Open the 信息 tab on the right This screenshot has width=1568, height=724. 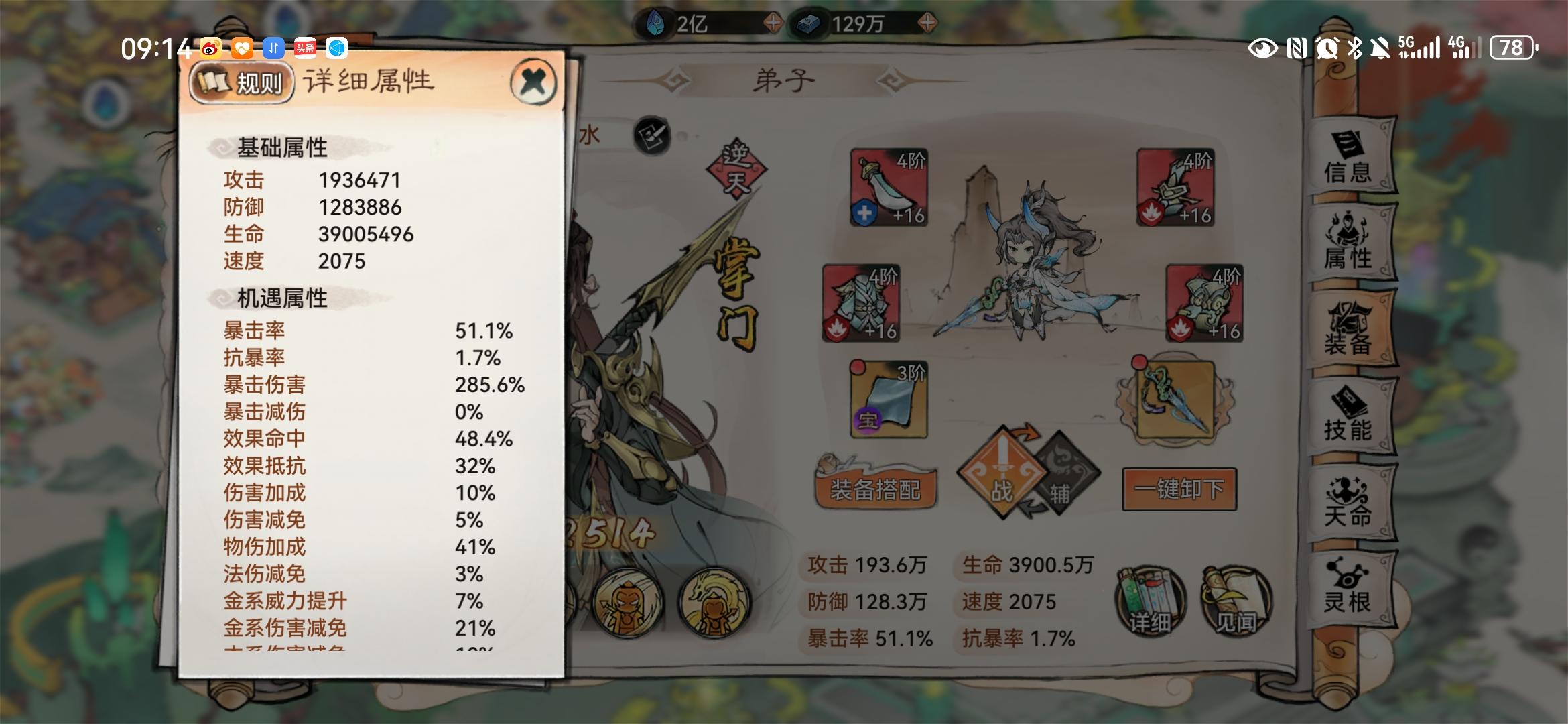(1350, 159)
